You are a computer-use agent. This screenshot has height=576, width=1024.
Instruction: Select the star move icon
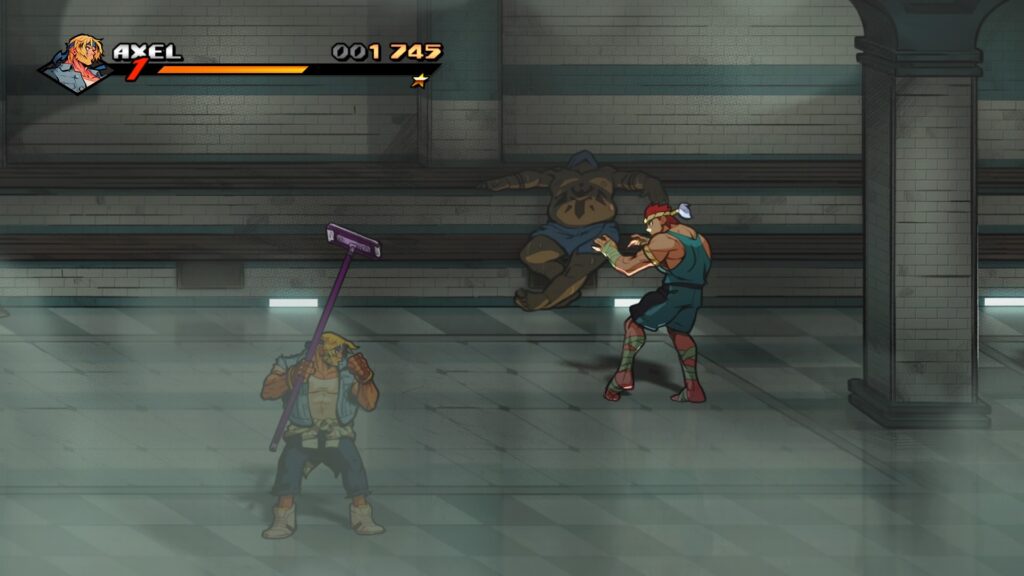pos(419,80)
